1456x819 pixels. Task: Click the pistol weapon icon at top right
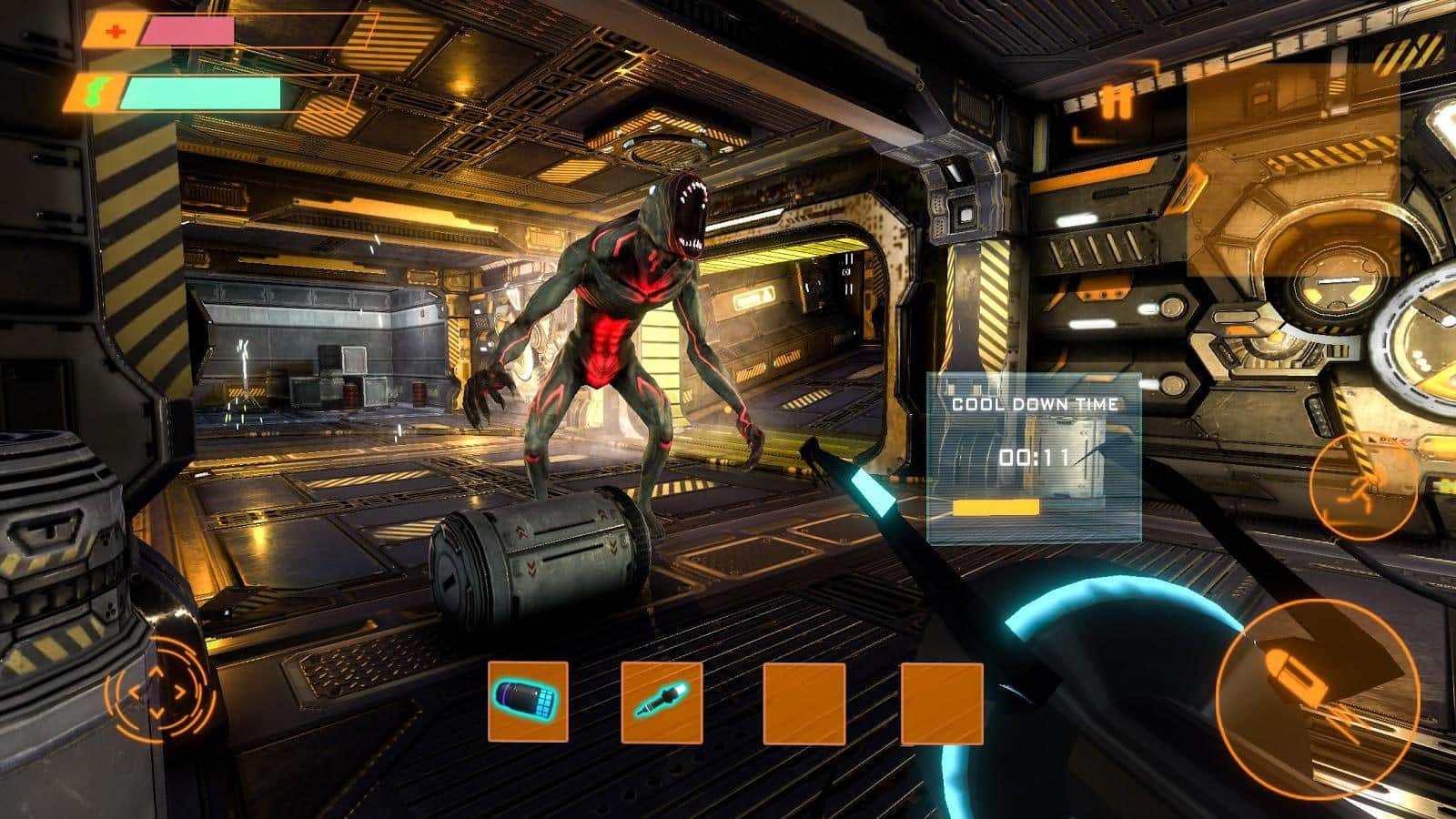(1114, 98)
